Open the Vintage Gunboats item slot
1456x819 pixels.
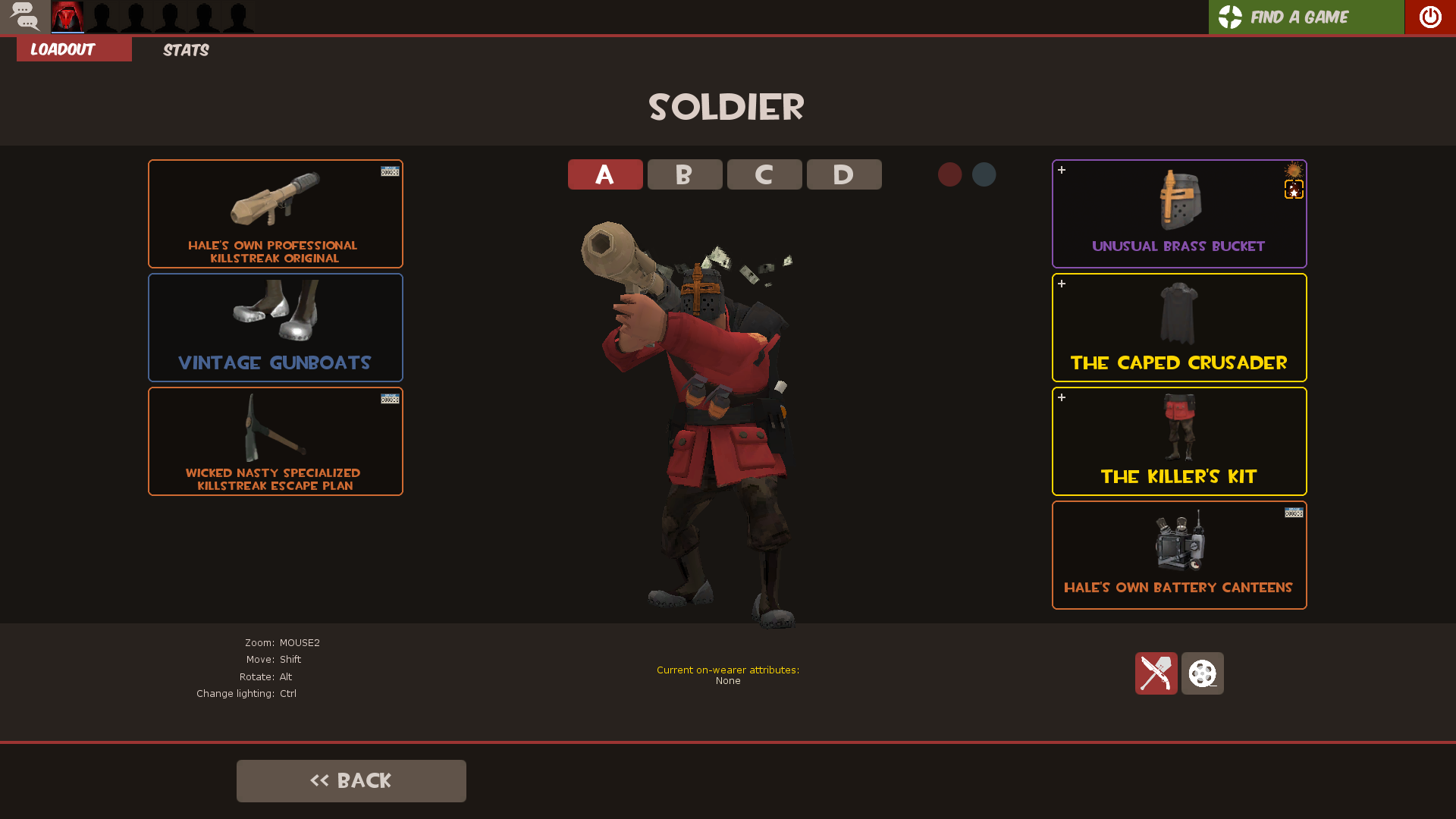(x=275, y=327)
